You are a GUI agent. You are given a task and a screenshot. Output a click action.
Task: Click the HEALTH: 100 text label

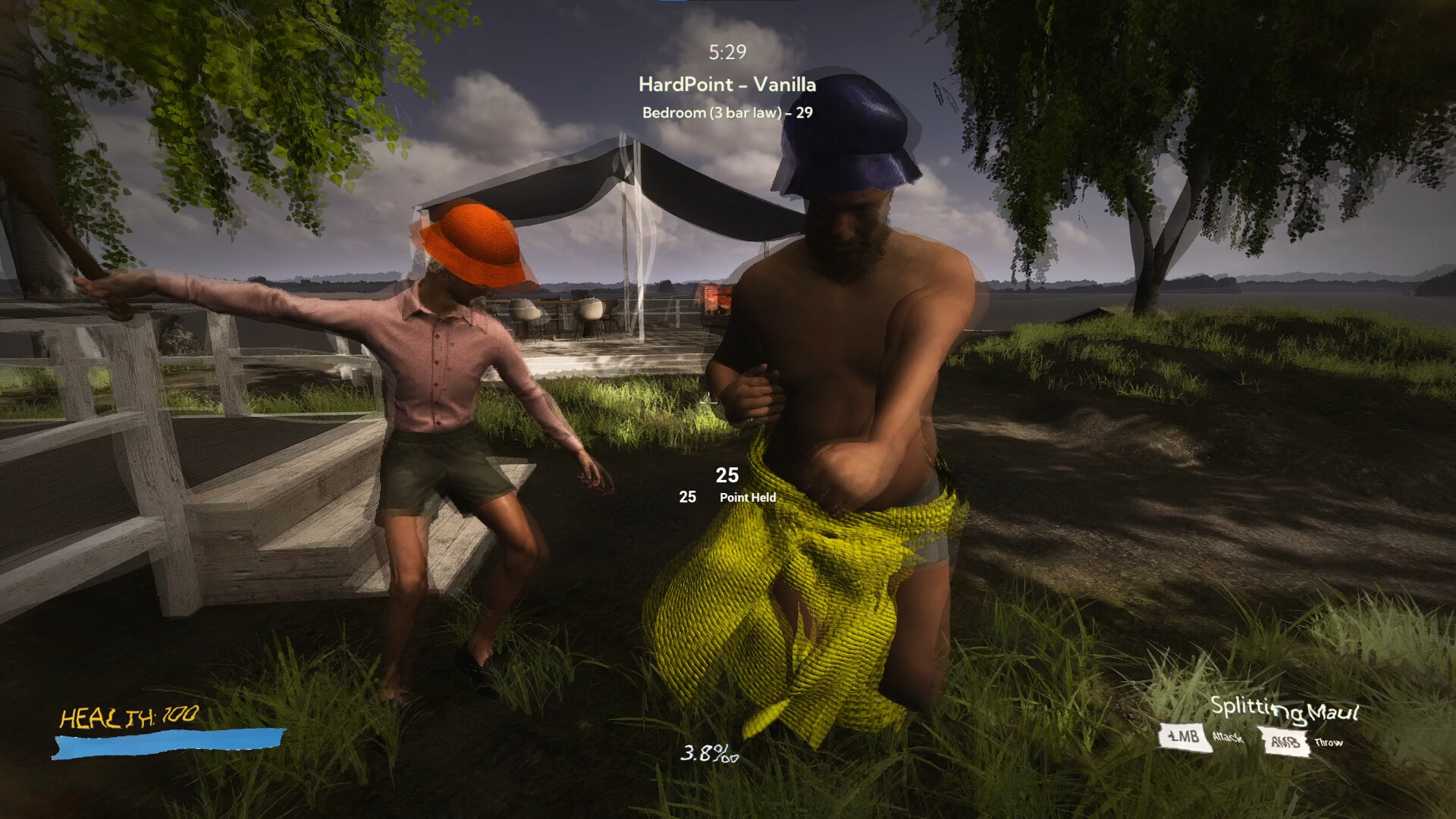pyautogui.click(x=130, y=716)
